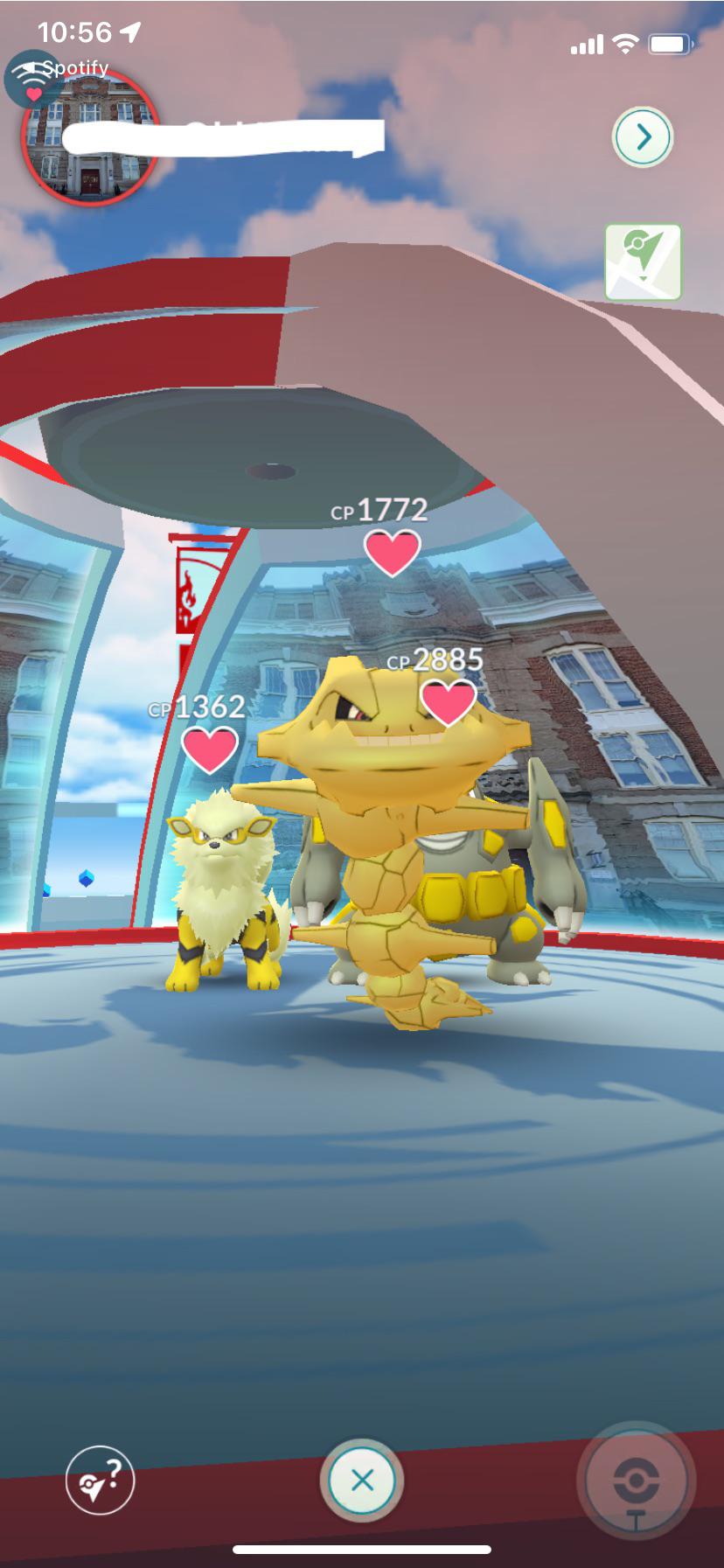Open the gym location map icon

(x=643, y=262)
